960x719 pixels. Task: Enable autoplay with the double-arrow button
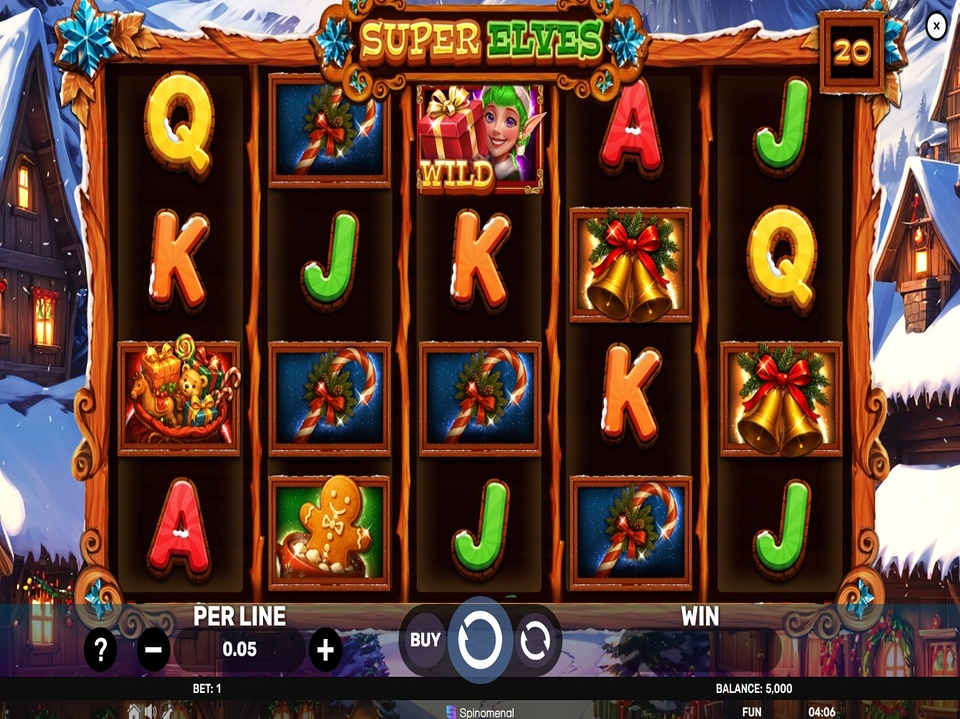click(537, 640)
